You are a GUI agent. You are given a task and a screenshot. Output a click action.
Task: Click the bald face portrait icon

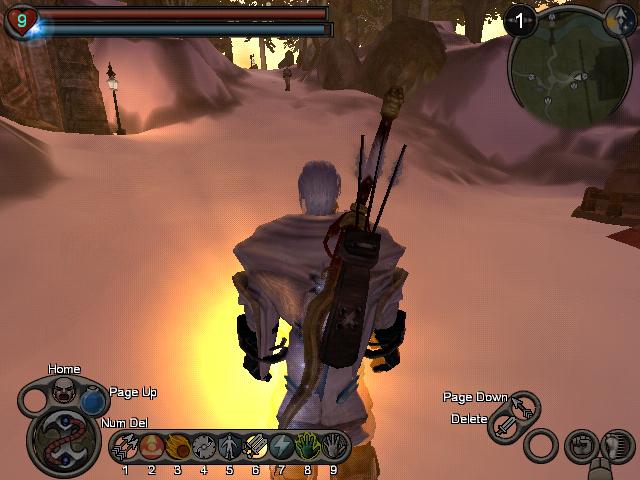[x=64, y=388]
